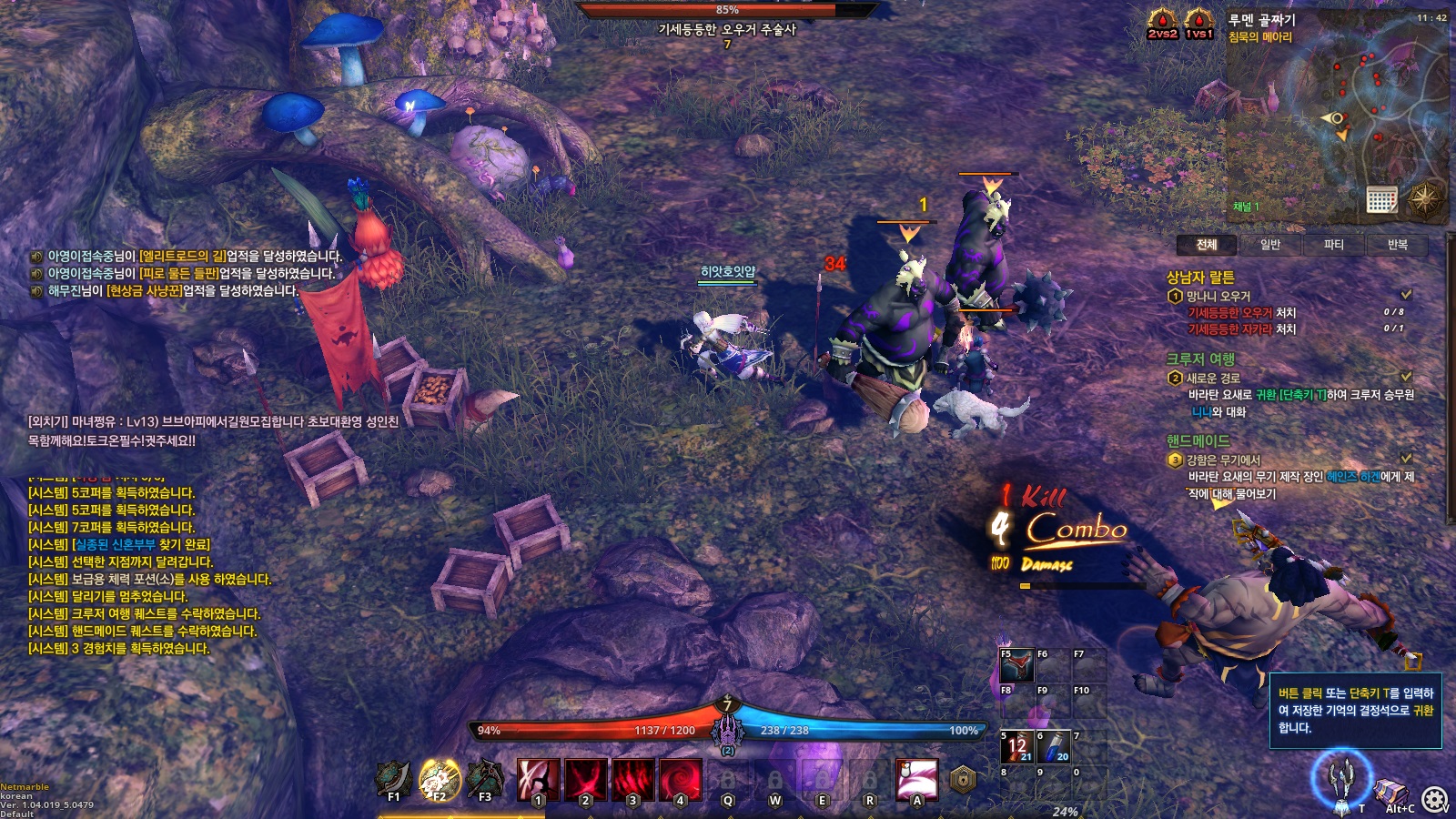Select the red armor item in slot F5
This screenshot has height=819, width=1456.
click(x=1016, y=666)
